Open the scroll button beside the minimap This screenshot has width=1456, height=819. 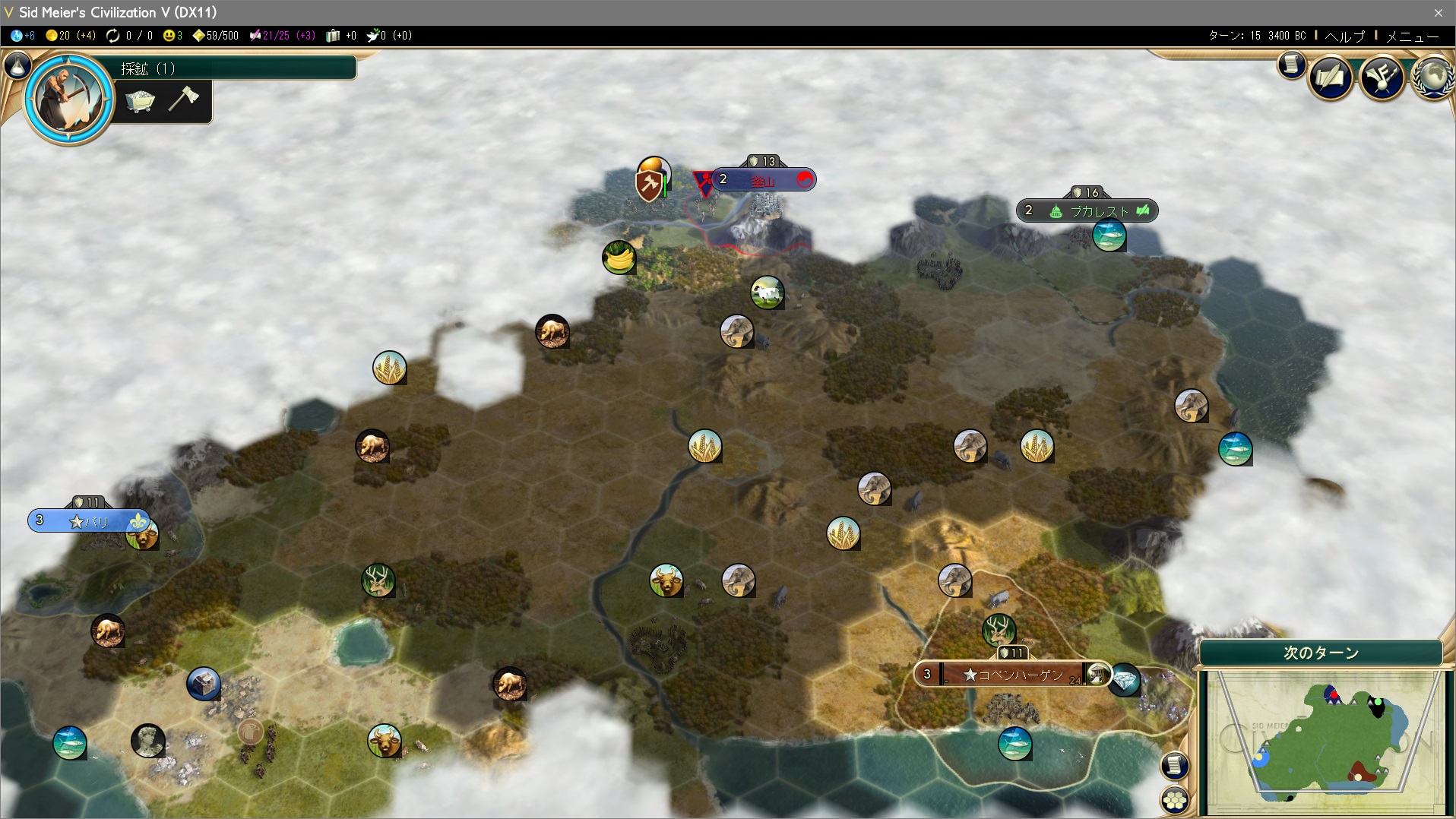[1175, 765]
